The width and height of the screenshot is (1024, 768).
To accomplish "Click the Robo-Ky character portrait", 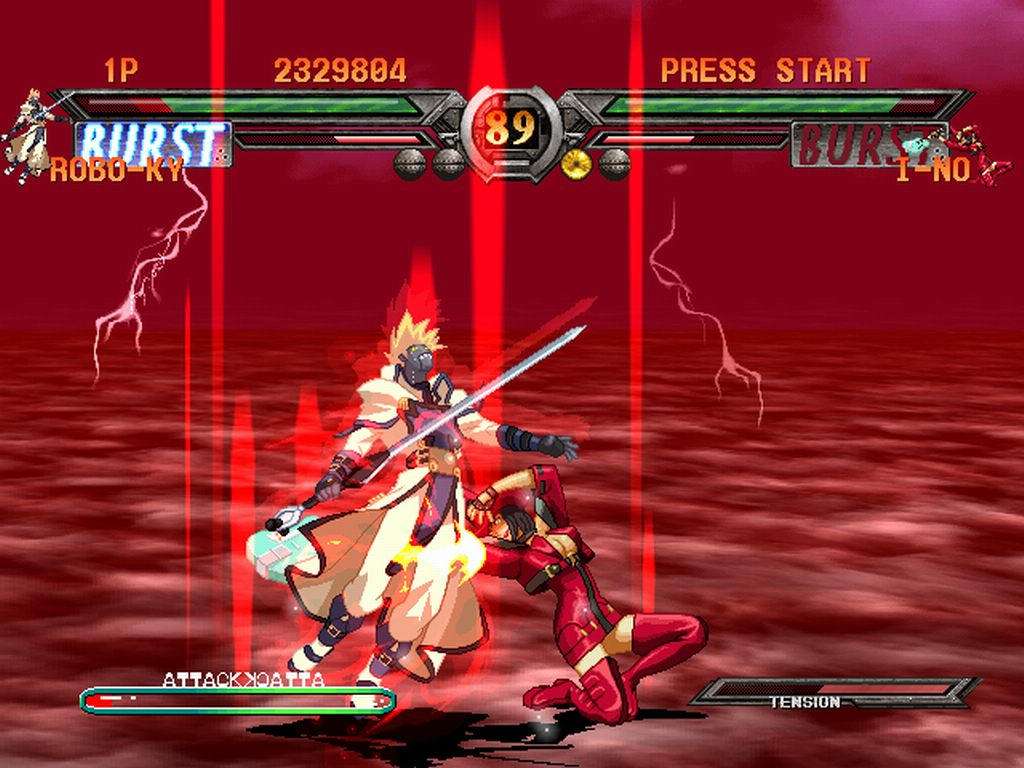I will [x=28, y=135].
